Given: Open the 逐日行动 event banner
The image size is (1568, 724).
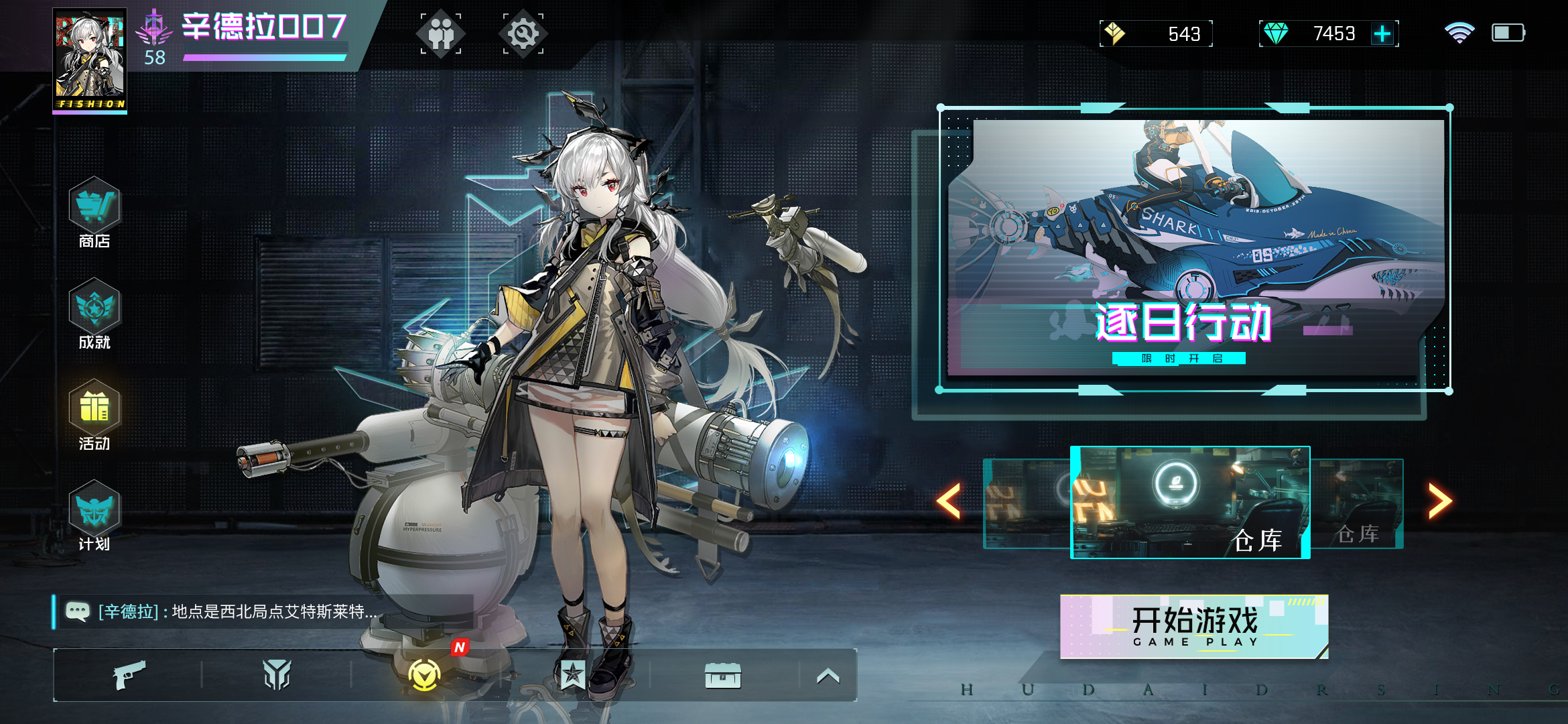Looking at the screenshot, I should (x=1195, y=249).
